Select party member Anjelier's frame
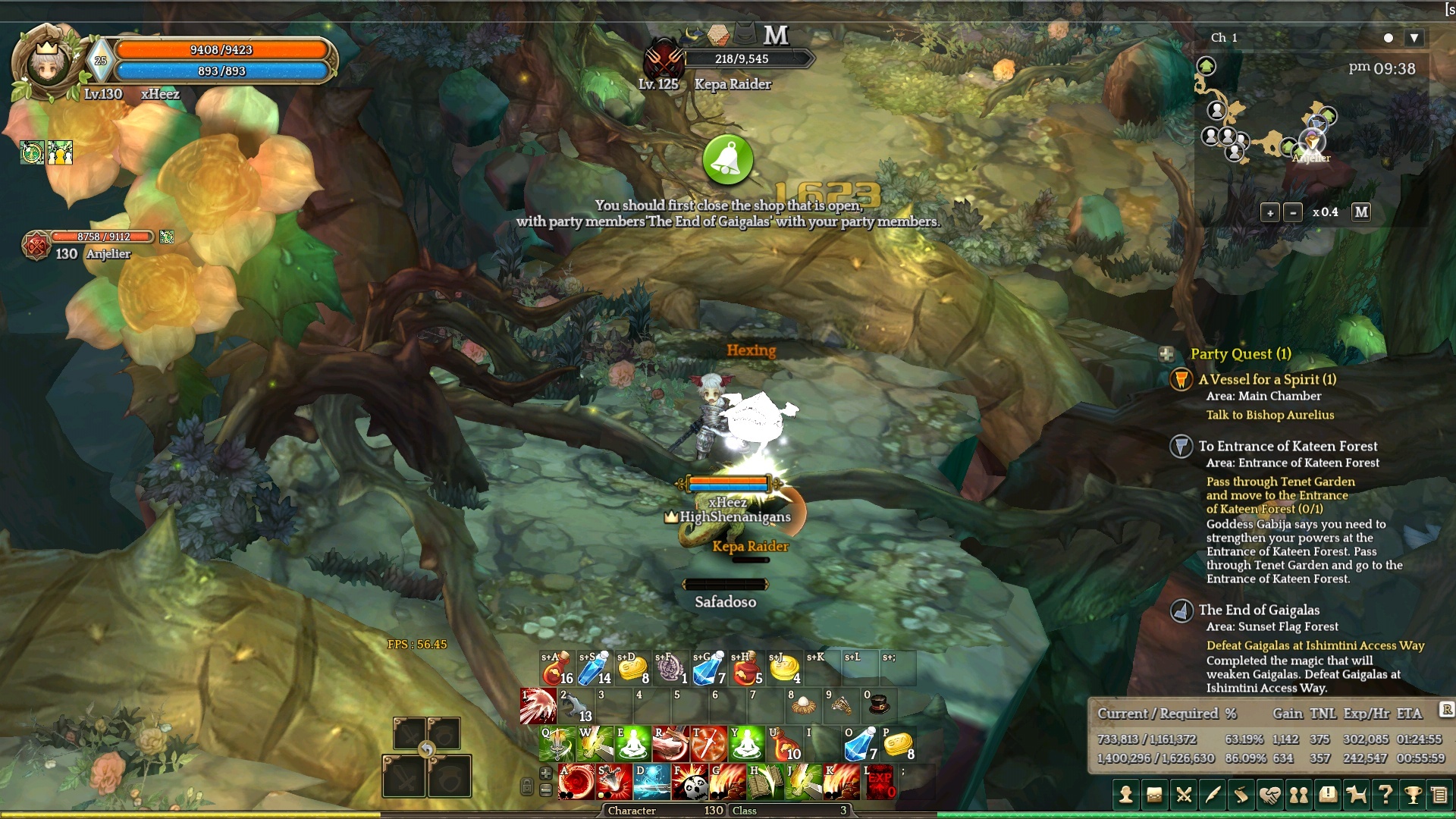The height and width of the screenshot is (819, 1456). coord(91,244)
